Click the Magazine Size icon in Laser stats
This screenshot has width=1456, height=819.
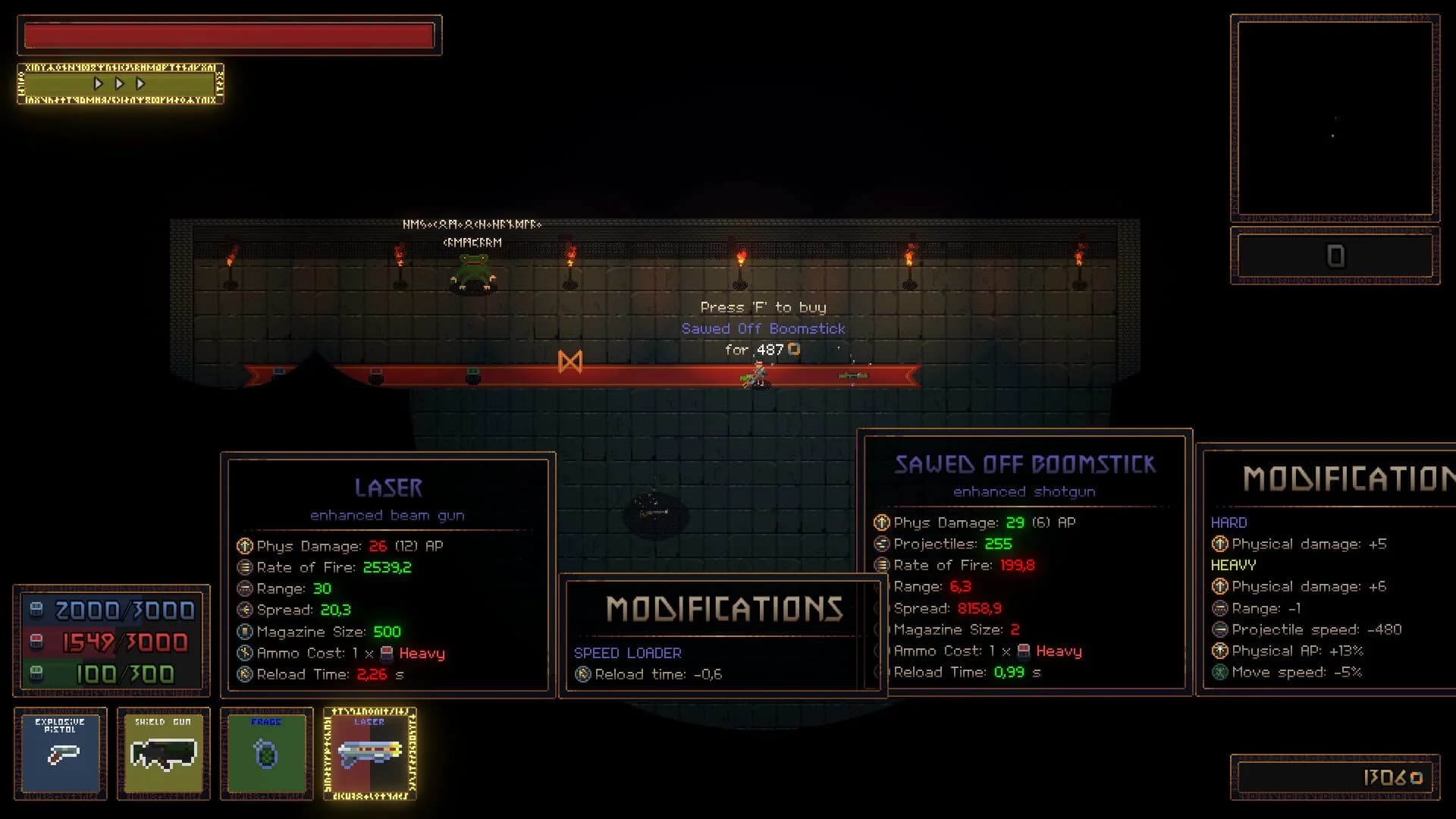(x=243, y=631)
